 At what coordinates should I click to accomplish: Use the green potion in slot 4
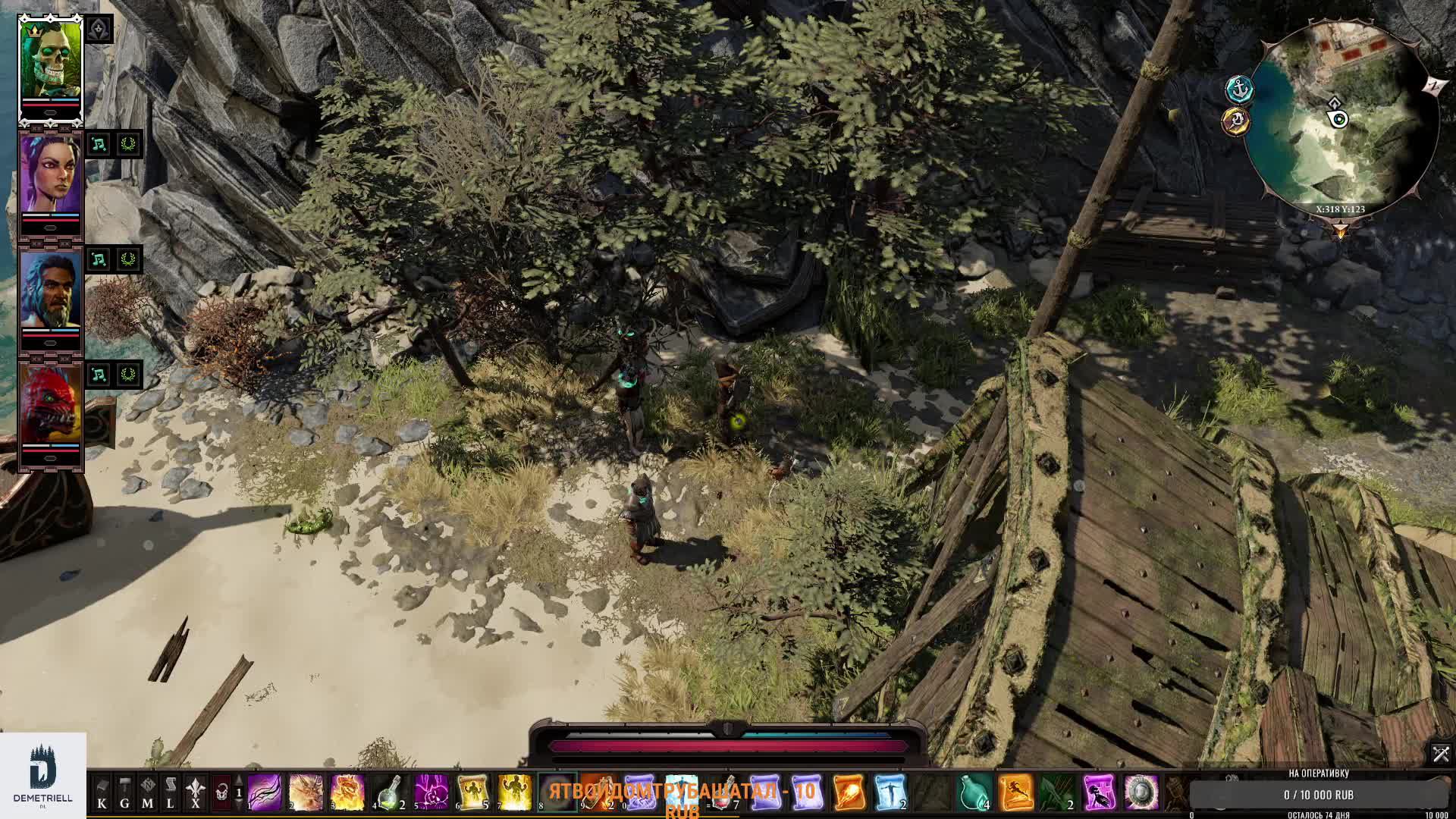click(390, 793)
